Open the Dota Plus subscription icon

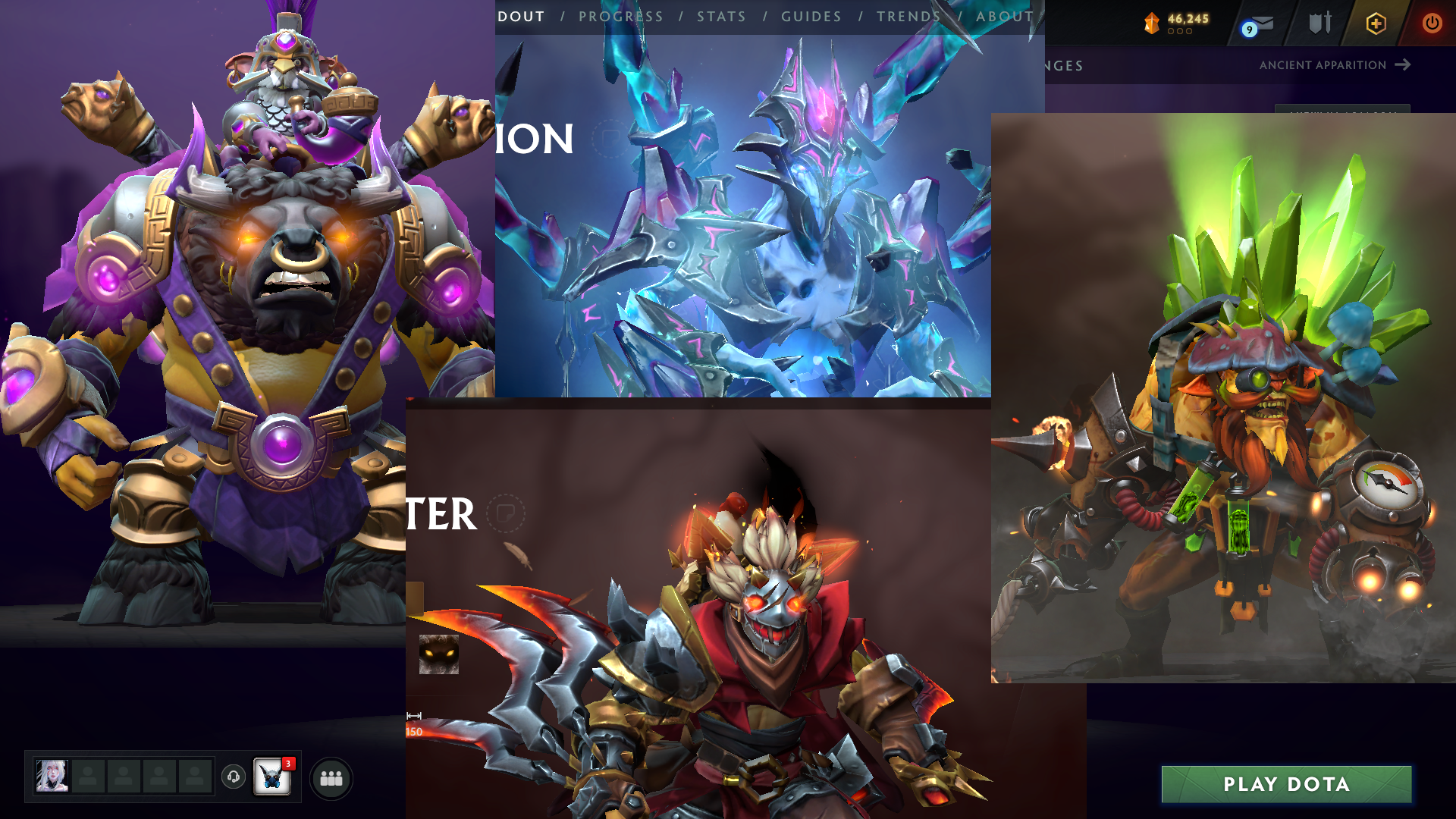click(1376, 23)
